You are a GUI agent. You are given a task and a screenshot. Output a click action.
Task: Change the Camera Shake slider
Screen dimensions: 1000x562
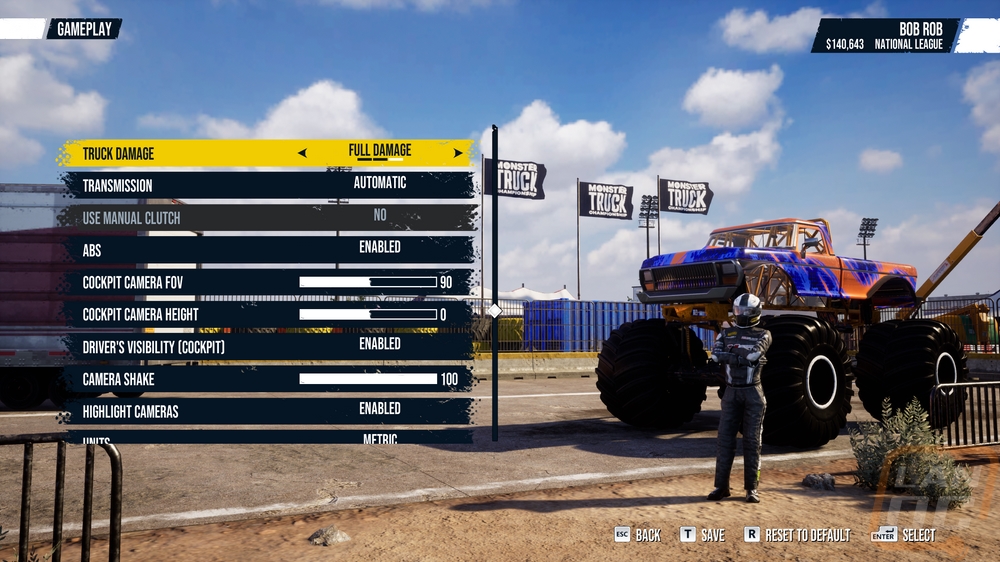click(x=368, y=379)
